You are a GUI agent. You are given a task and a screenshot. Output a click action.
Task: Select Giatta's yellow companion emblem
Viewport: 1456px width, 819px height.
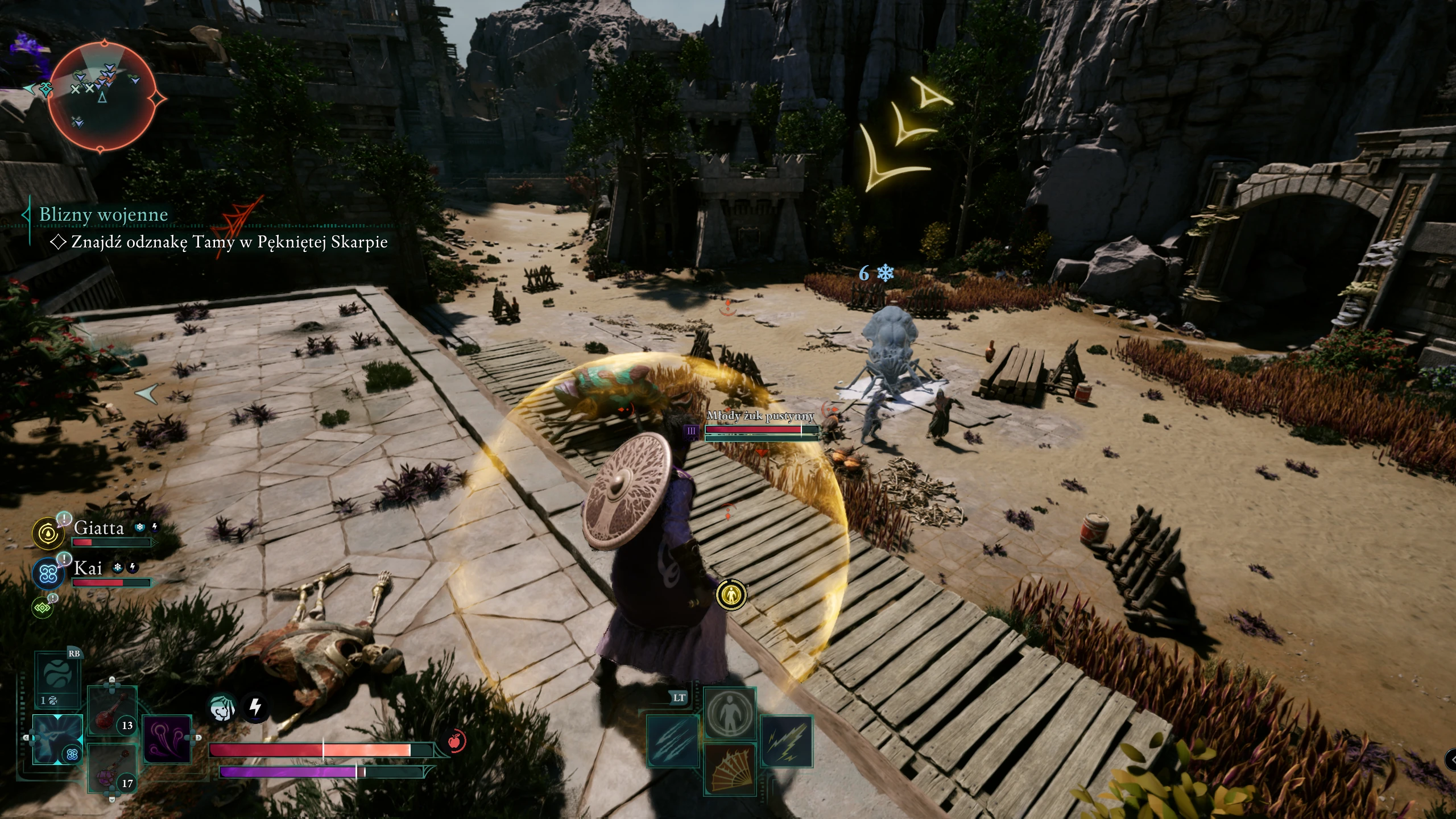(48, 533)
